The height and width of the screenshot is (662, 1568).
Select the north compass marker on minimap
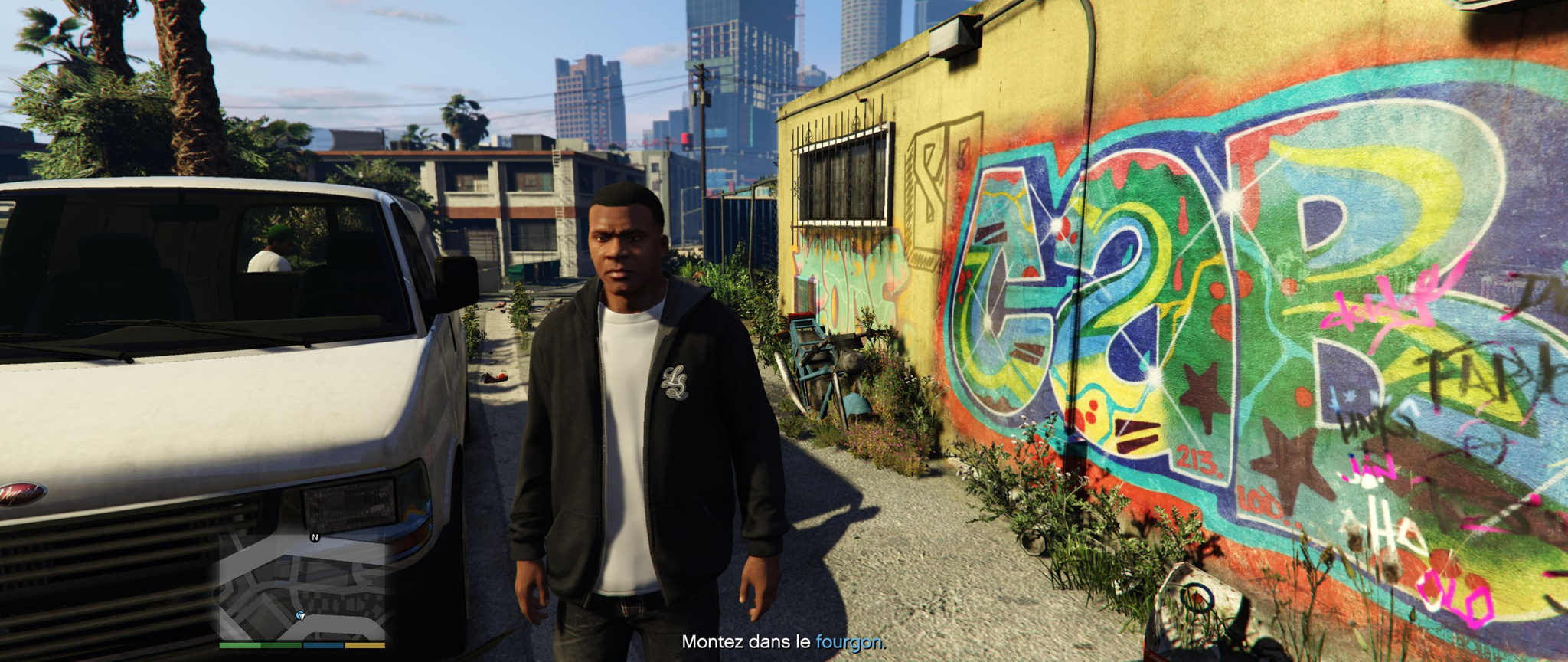coord(314,537)
